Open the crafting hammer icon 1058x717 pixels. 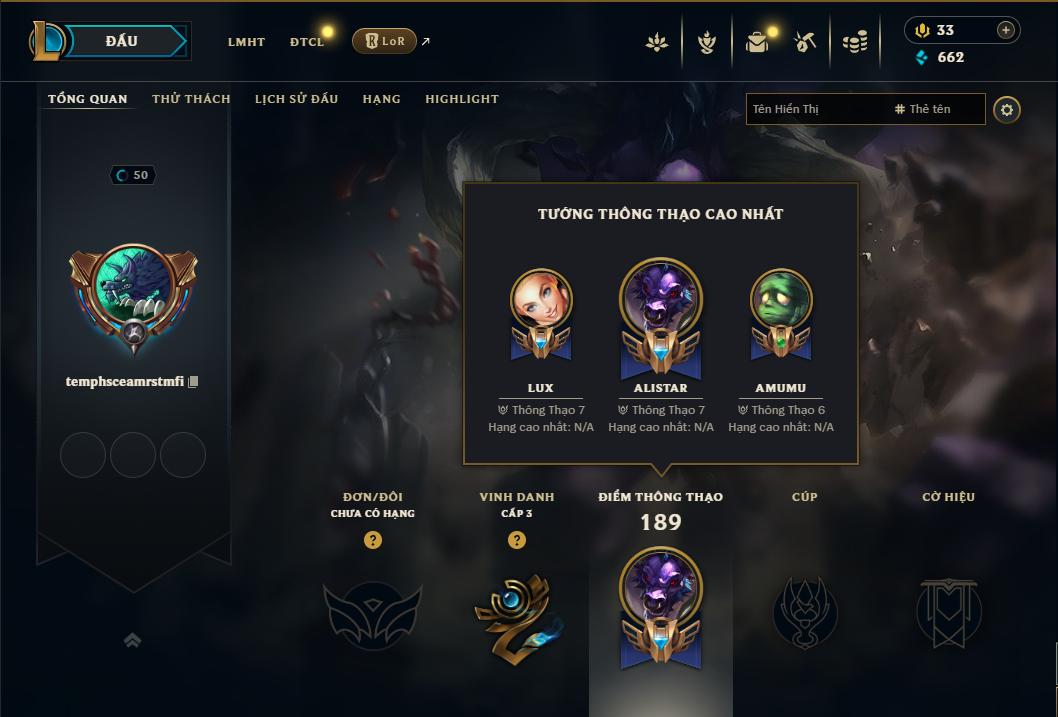[x=805, y=42]
